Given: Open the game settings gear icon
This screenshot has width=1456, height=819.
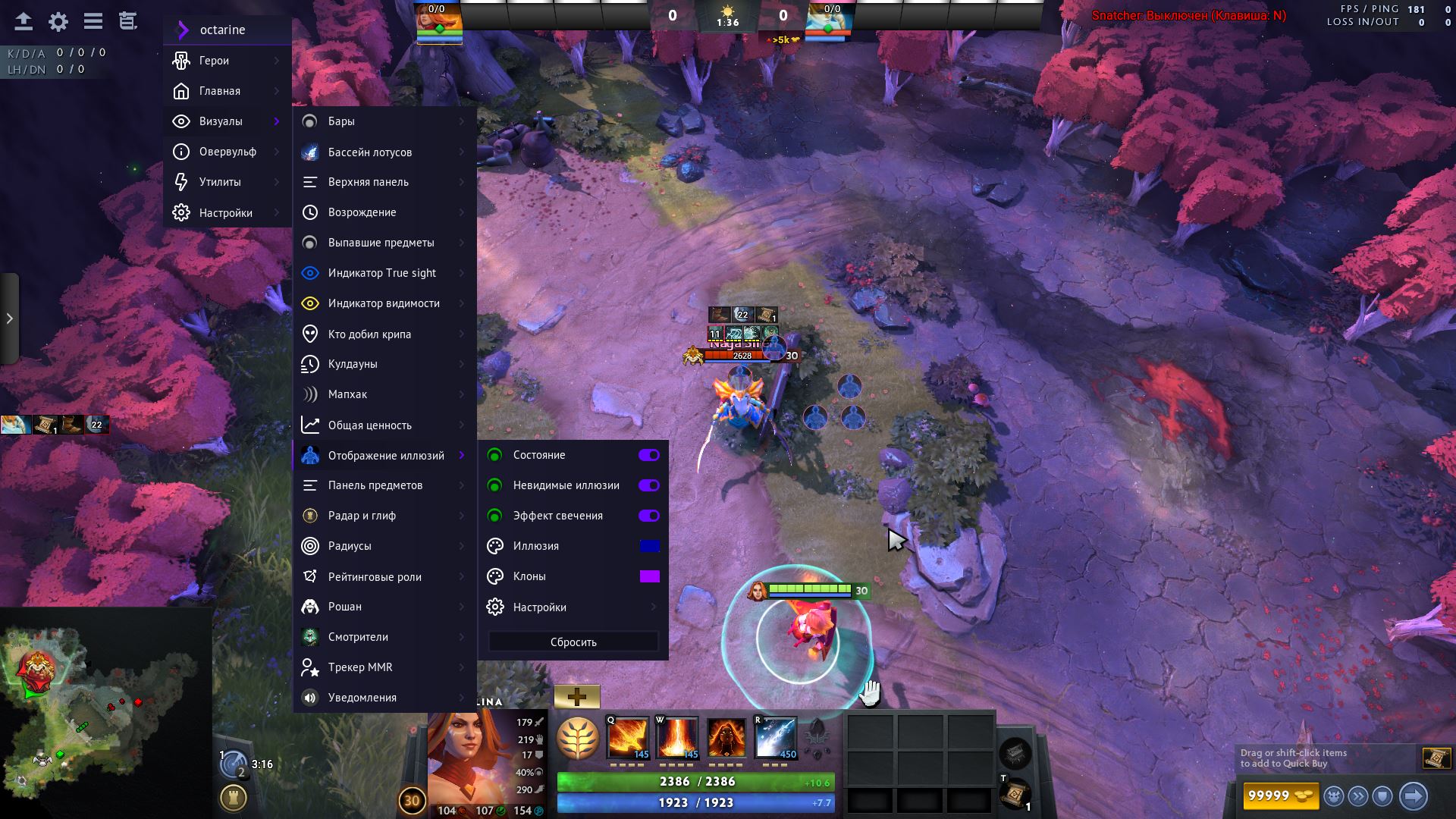Looking at the screenshot, I should point(58,21).
